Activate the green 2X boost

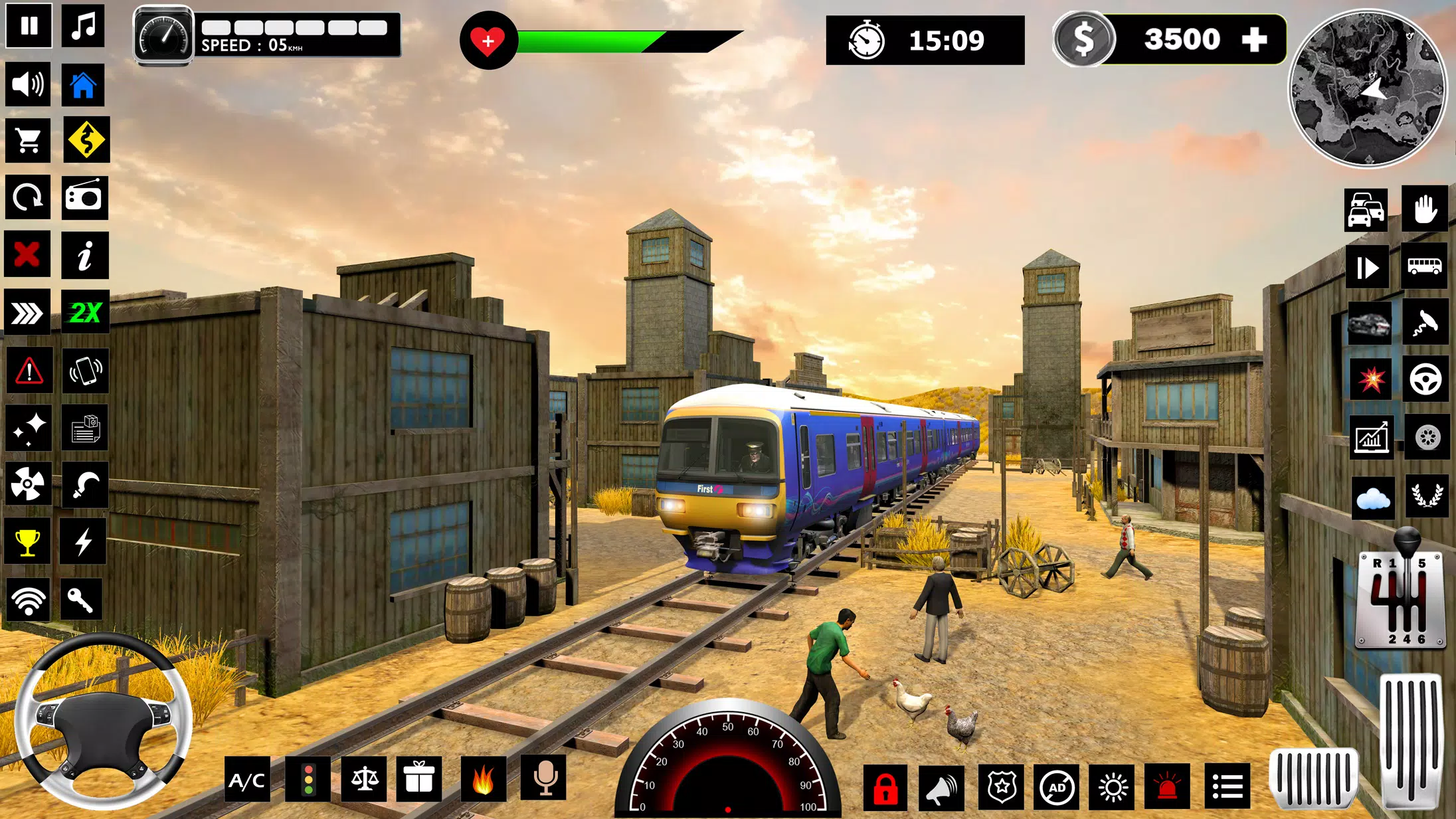[85, 312]
